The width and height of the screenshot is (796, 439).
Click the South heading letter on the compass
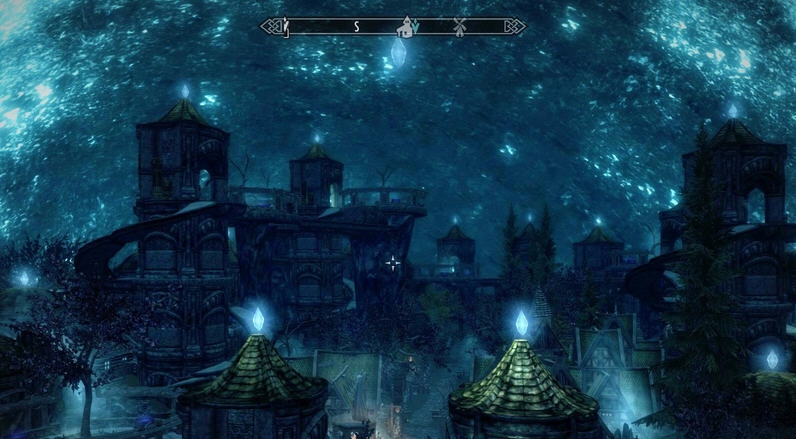coord(356,26)
